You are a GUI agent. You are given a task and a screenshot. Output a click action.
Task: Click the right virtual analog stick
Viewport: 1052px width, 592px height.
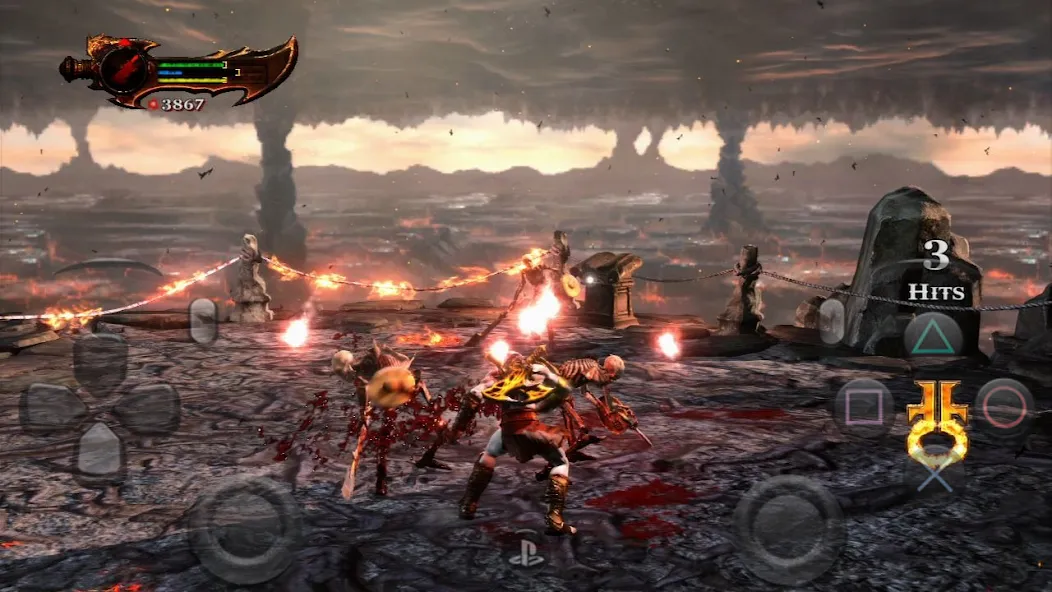pos(789,527)
